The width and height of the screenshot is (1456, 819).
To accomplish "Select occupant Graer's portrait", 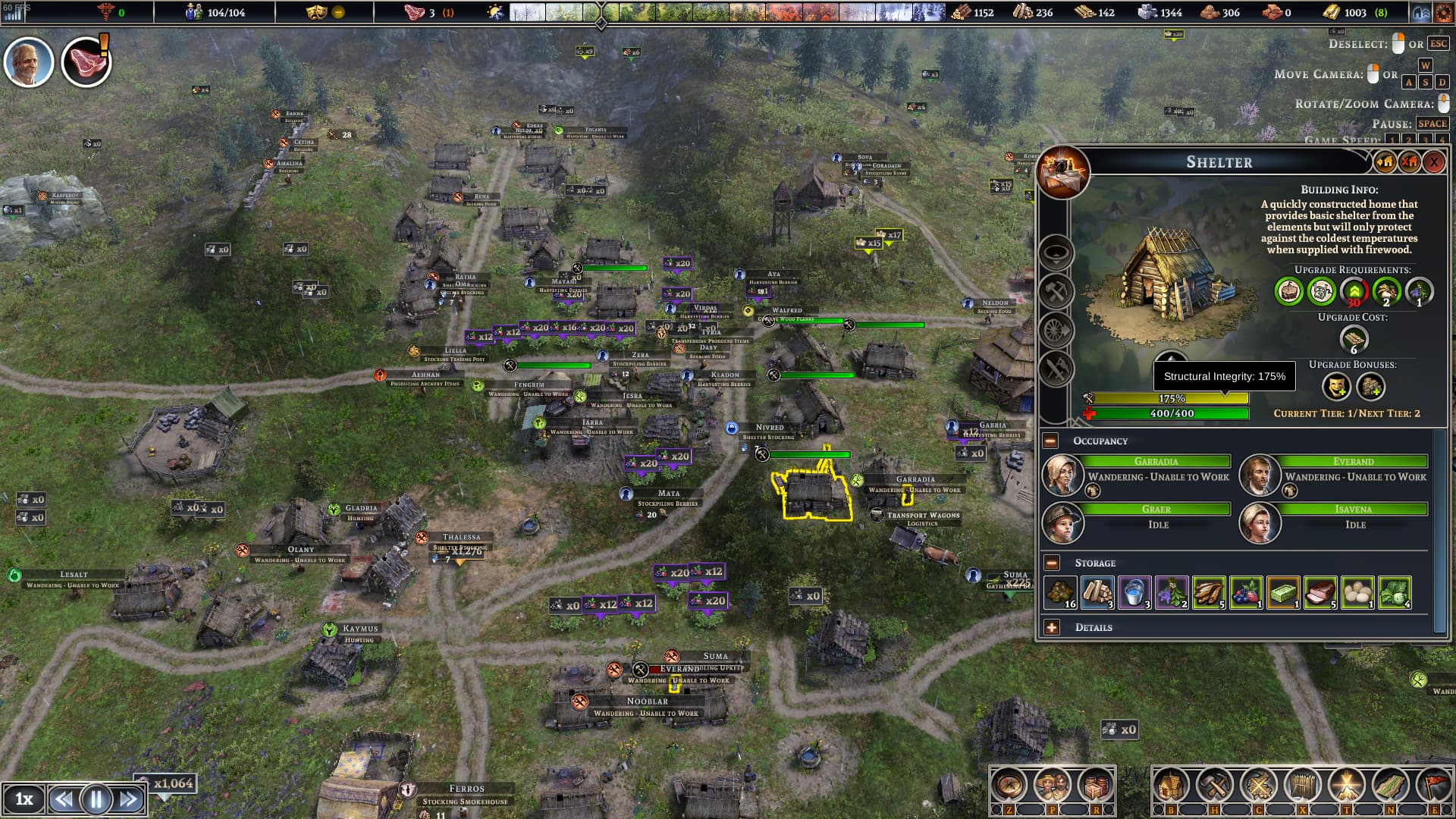I will click(x=1062, y=522).
